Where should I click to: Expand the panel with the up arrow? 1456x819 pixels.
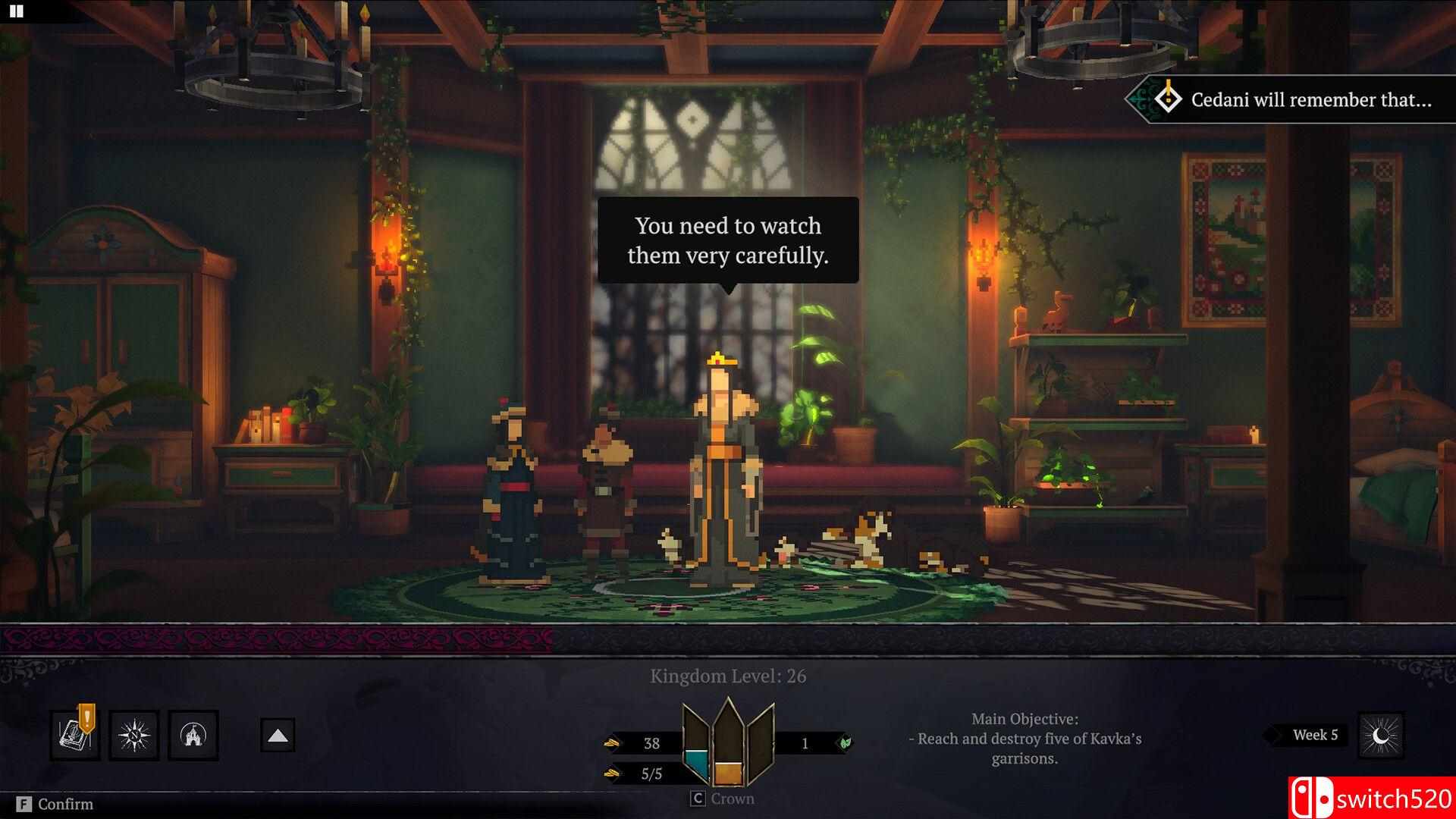[x=278, y=736]
